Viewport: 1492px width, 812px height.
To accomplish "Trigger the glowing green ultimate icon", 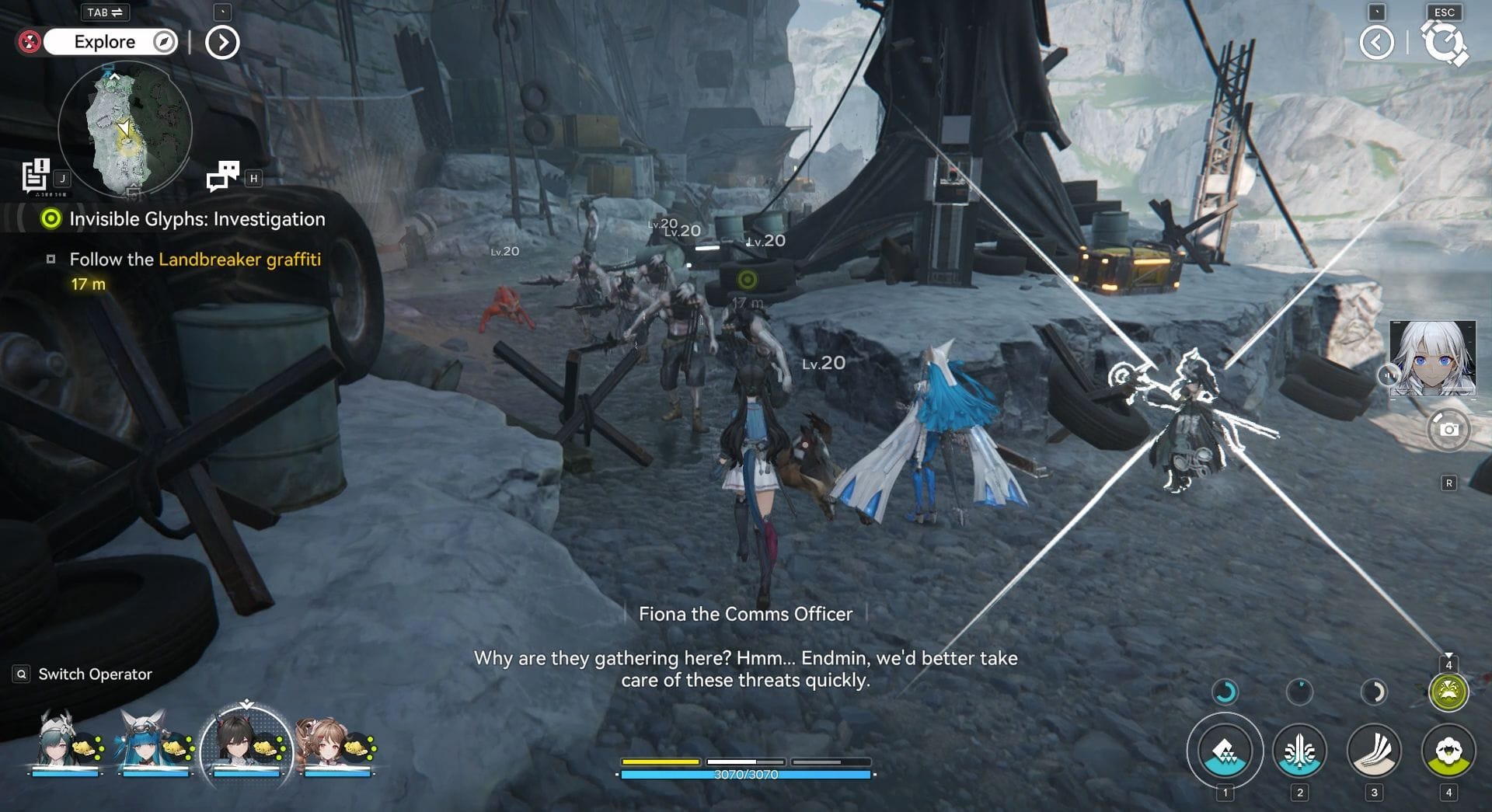I will click(1448, 692).
